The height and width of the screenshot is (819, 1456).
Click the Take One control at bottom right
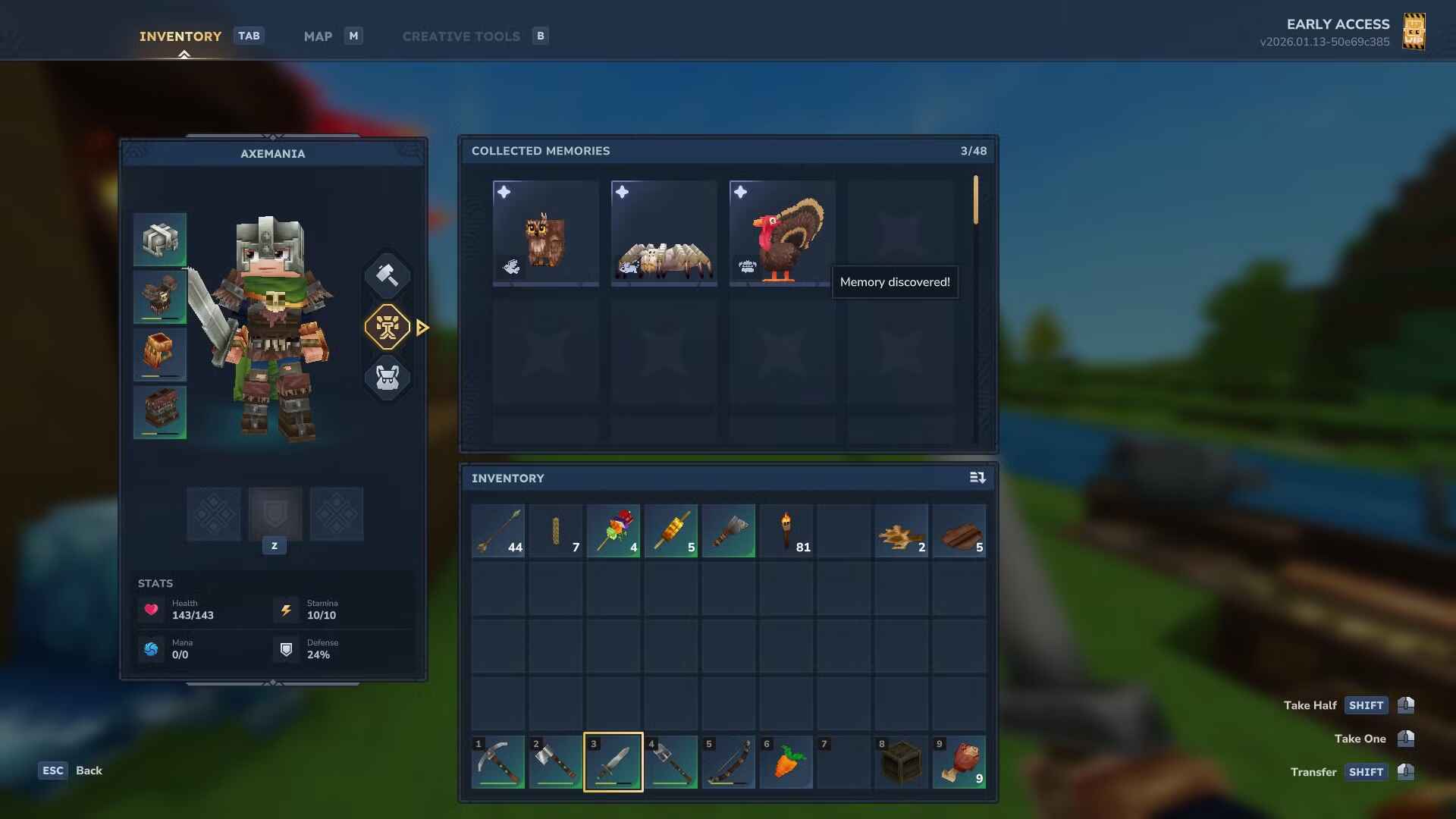[1360, 738]
